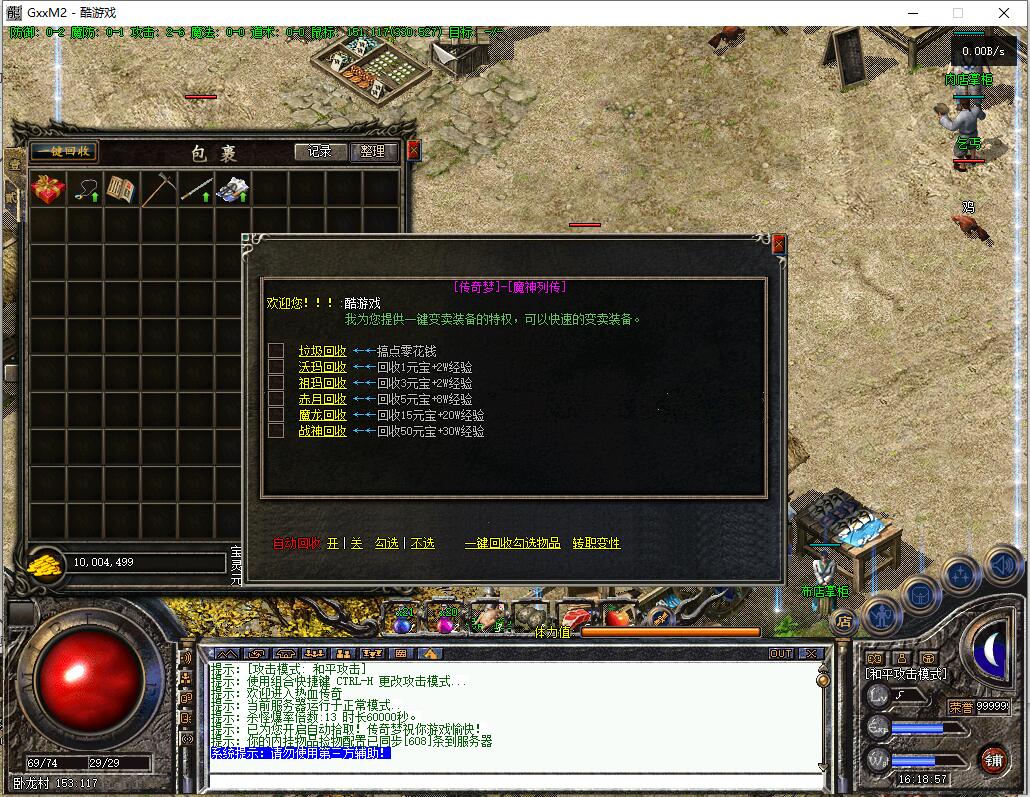Open the 转职变性 link

click(x=596, y=543)
